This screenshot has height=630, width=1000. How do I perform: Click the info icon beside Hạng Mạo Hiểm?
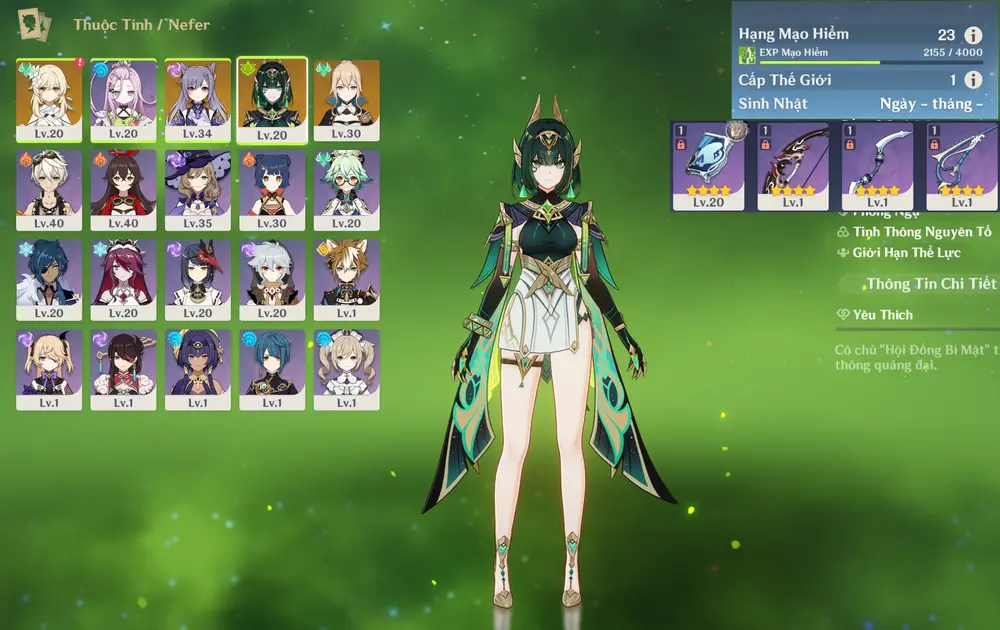[x=973, y=35]
